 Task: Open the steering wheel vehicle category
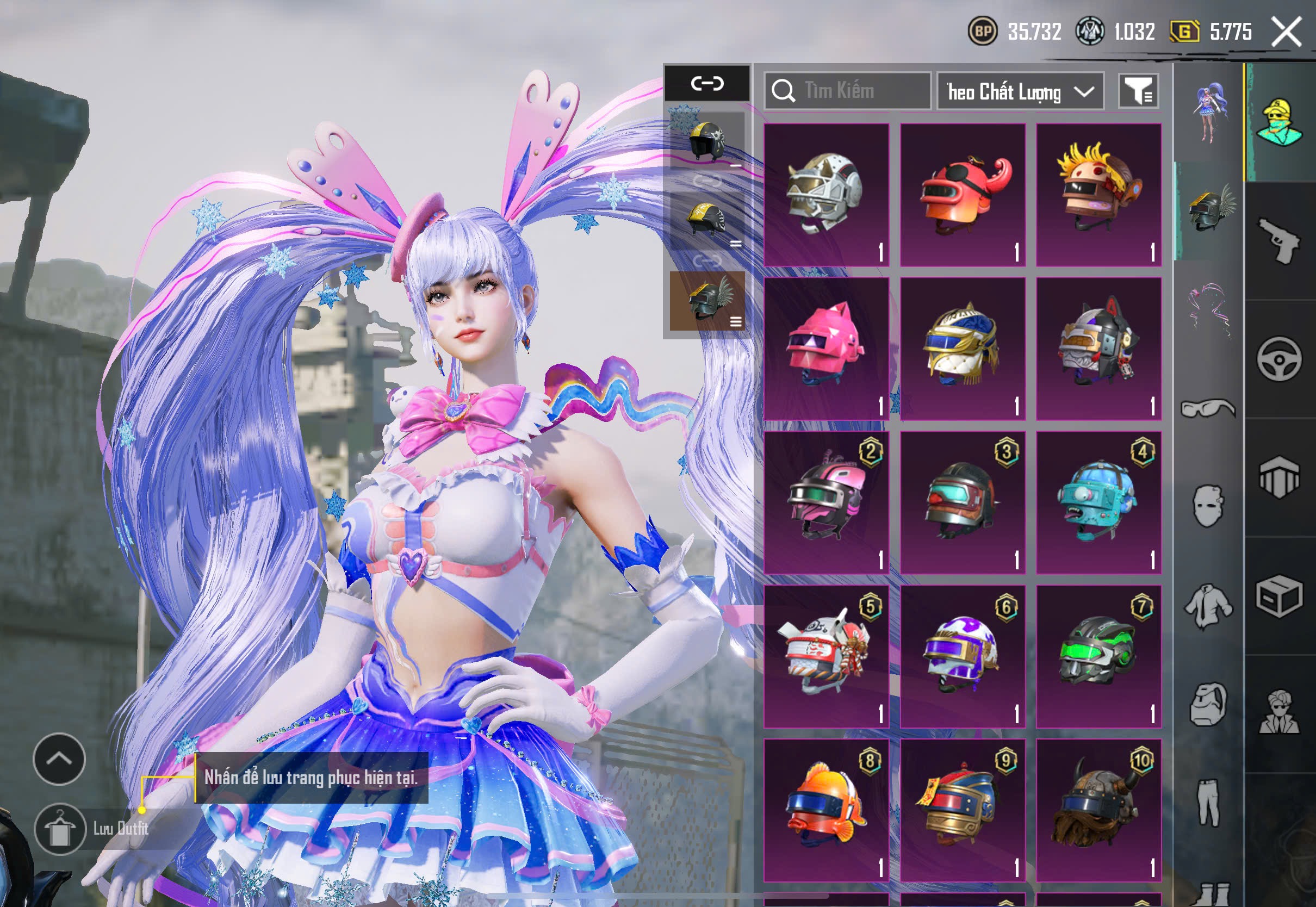pyautogui.click(x=1279, y=359)
